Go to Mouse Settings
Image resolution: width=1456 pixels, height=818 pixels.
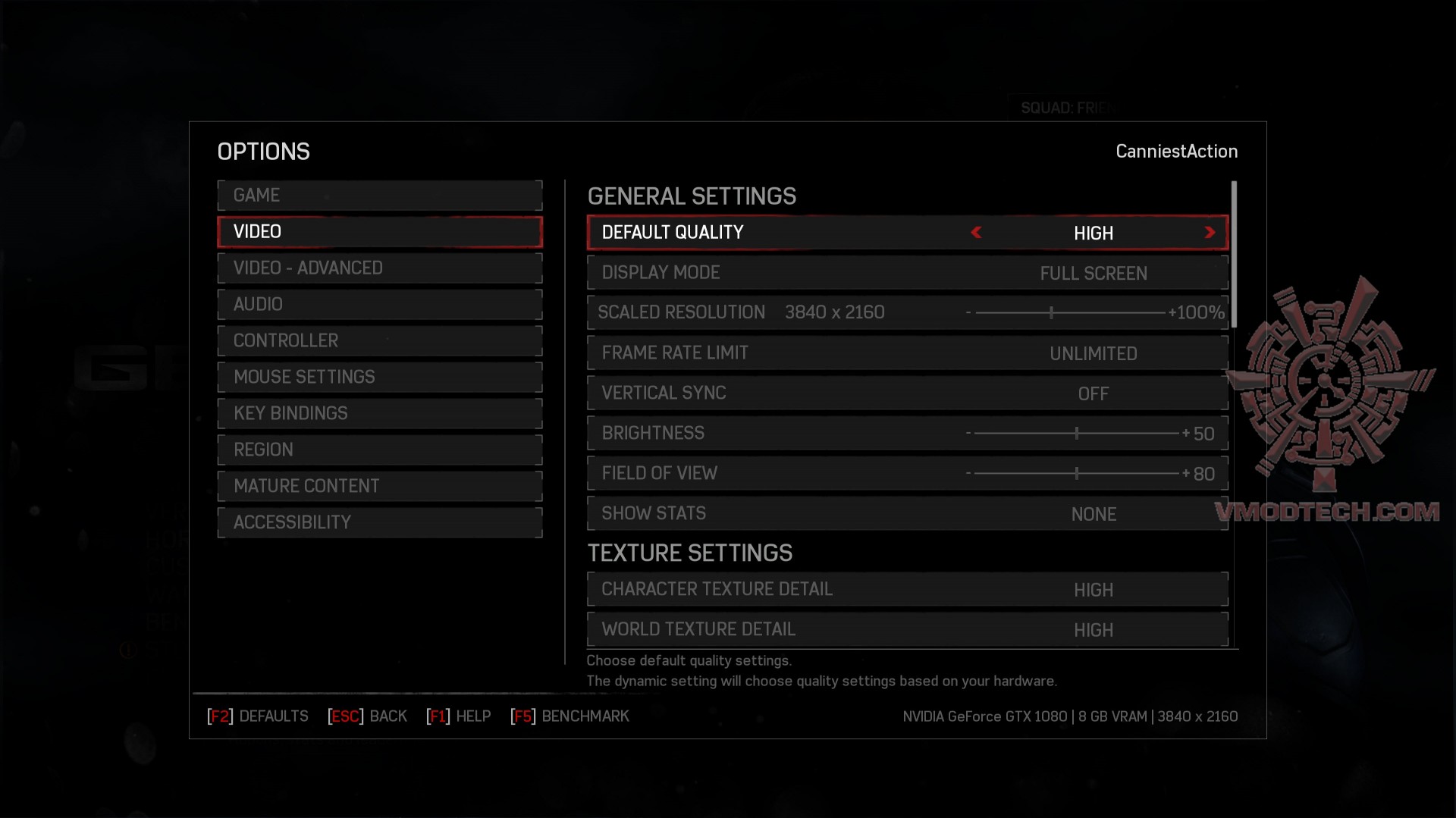[379, 378]
